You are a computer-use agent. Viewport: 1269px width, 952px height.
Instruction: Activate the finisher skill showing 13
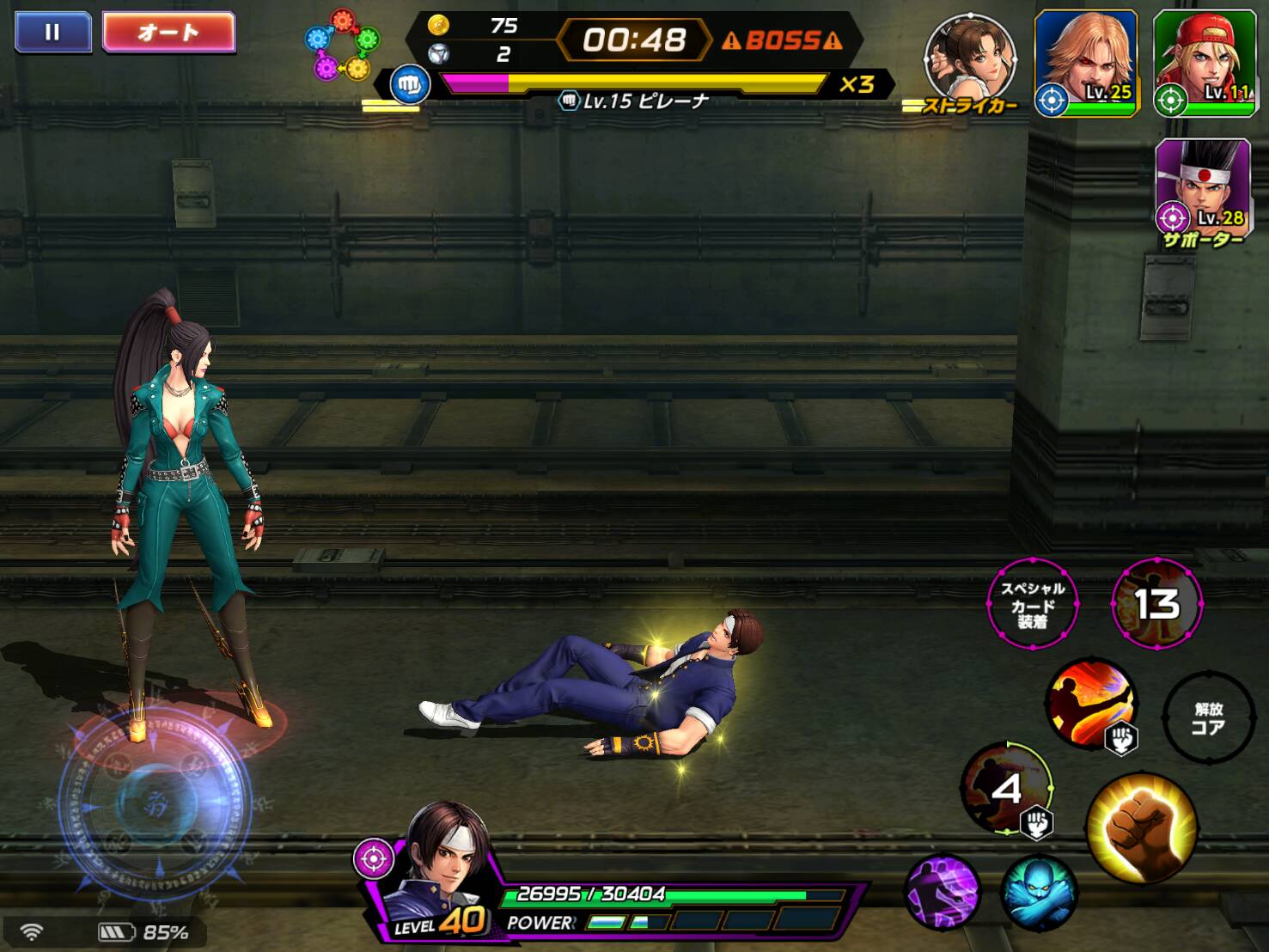pos(1156,604)
